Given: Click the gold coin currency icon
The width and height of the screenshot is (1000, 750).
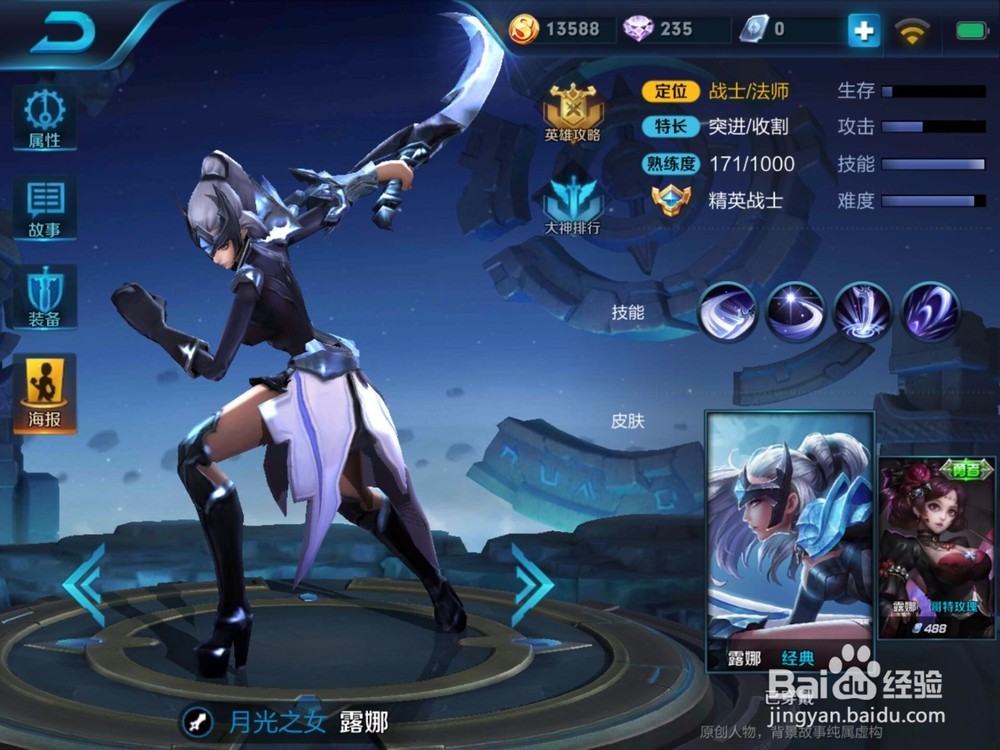Looking at the screenshot, I should [x=523, y=29].
